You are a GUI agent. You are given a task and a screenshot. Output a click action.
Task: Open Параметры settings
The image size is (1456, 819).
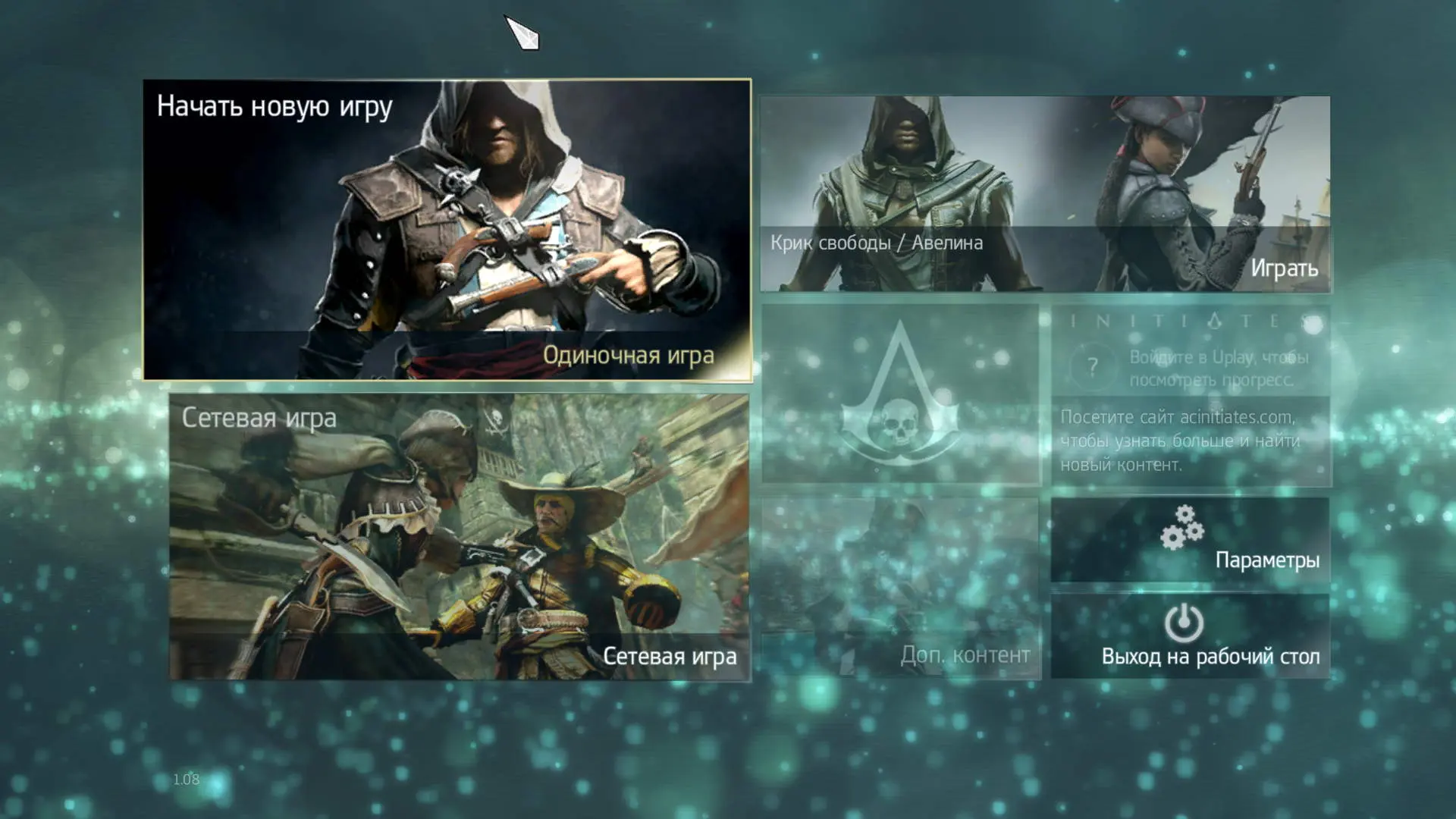[1190, 539]
